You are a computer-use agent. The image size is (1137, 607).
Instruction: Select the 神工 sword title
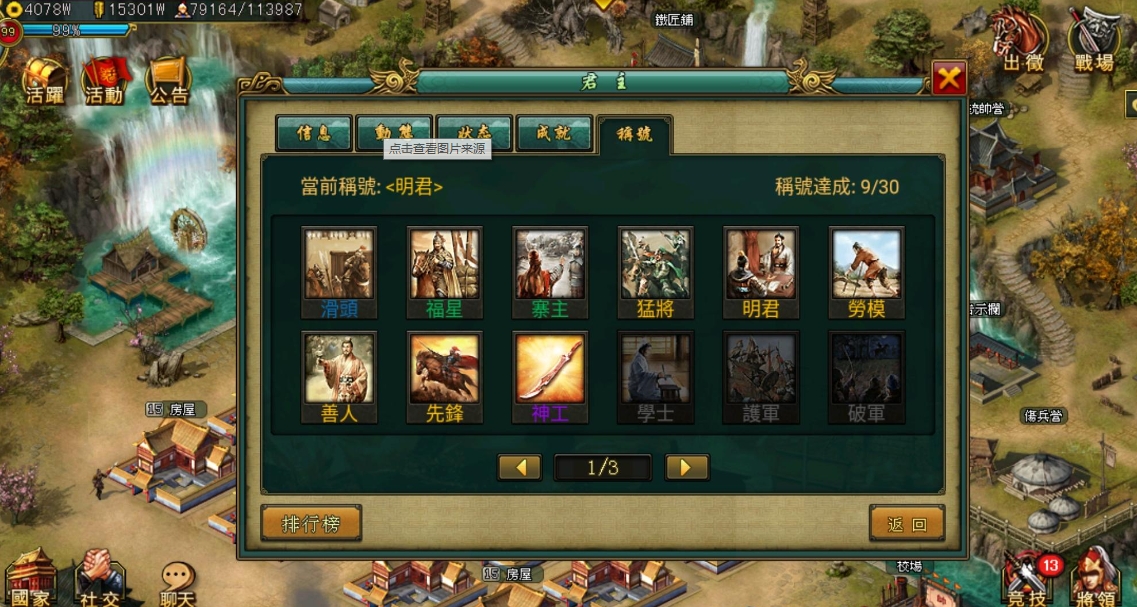(550, 369)
